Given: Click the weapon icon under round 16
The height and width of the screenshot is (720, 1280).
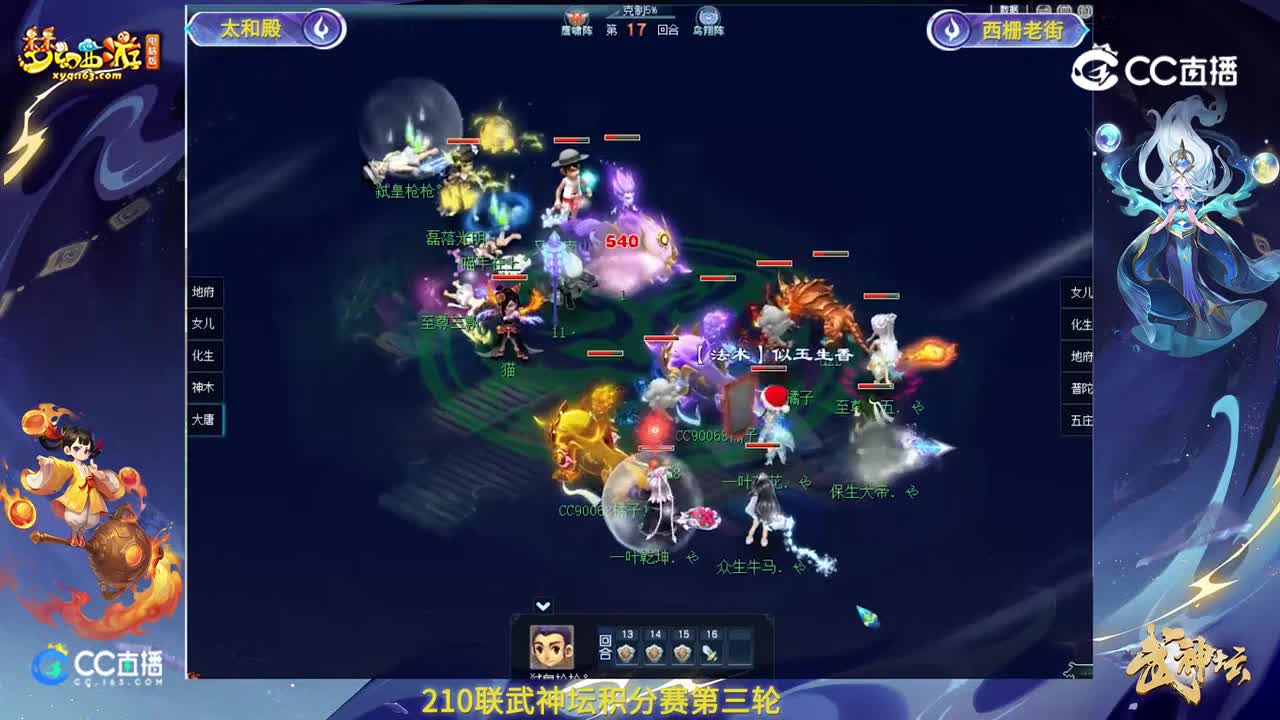Looking at the screenshot, I should (x=710, y=653).
